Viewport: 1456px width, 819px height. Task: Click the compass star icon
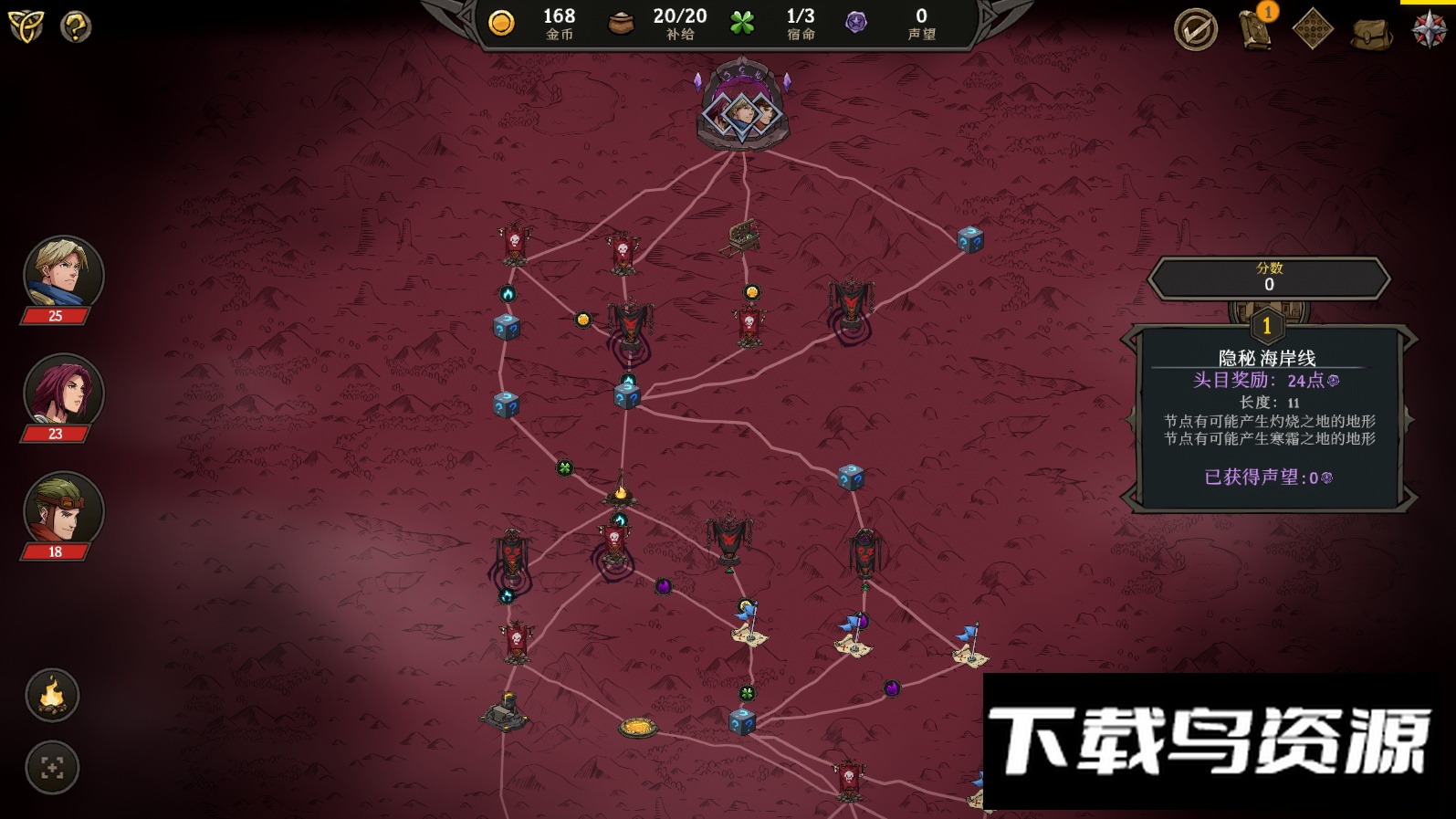(1429, 29)
